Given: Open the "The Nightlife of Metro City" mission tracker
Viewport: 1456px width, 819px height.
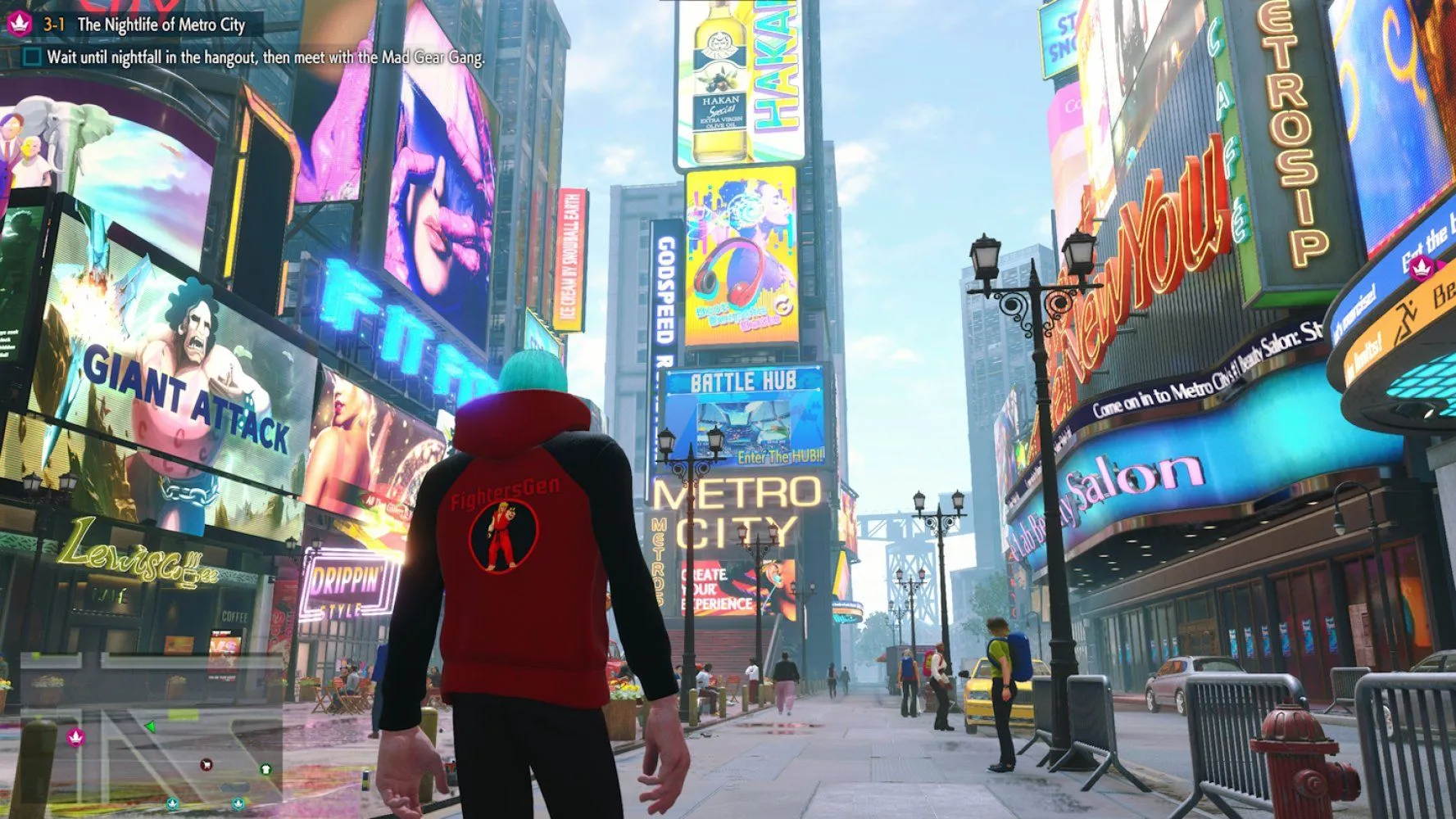Looking at the screenshot, I should point(161,25).
